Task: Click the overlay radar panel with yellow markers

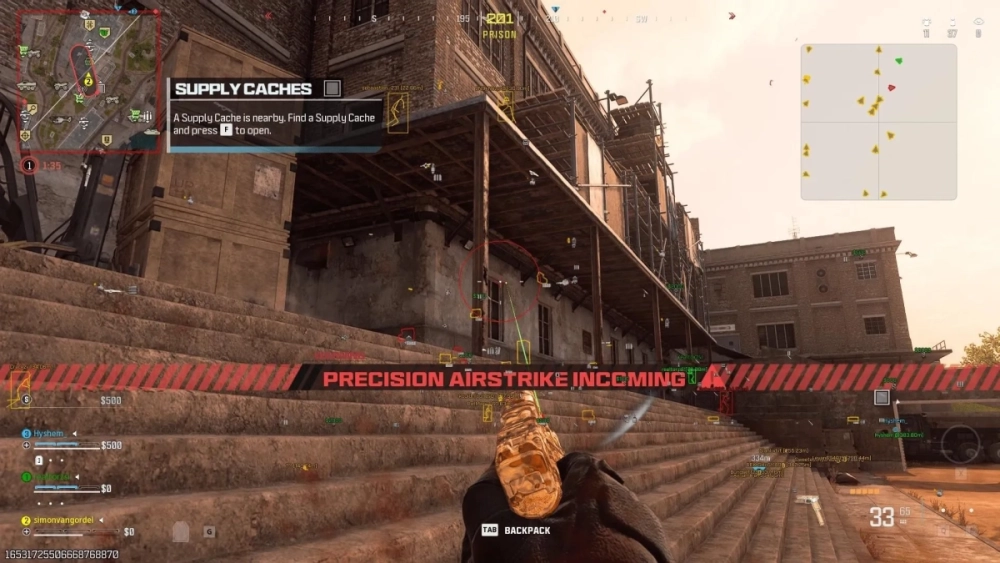Action: pyautogui.click(x=878, y=121)
